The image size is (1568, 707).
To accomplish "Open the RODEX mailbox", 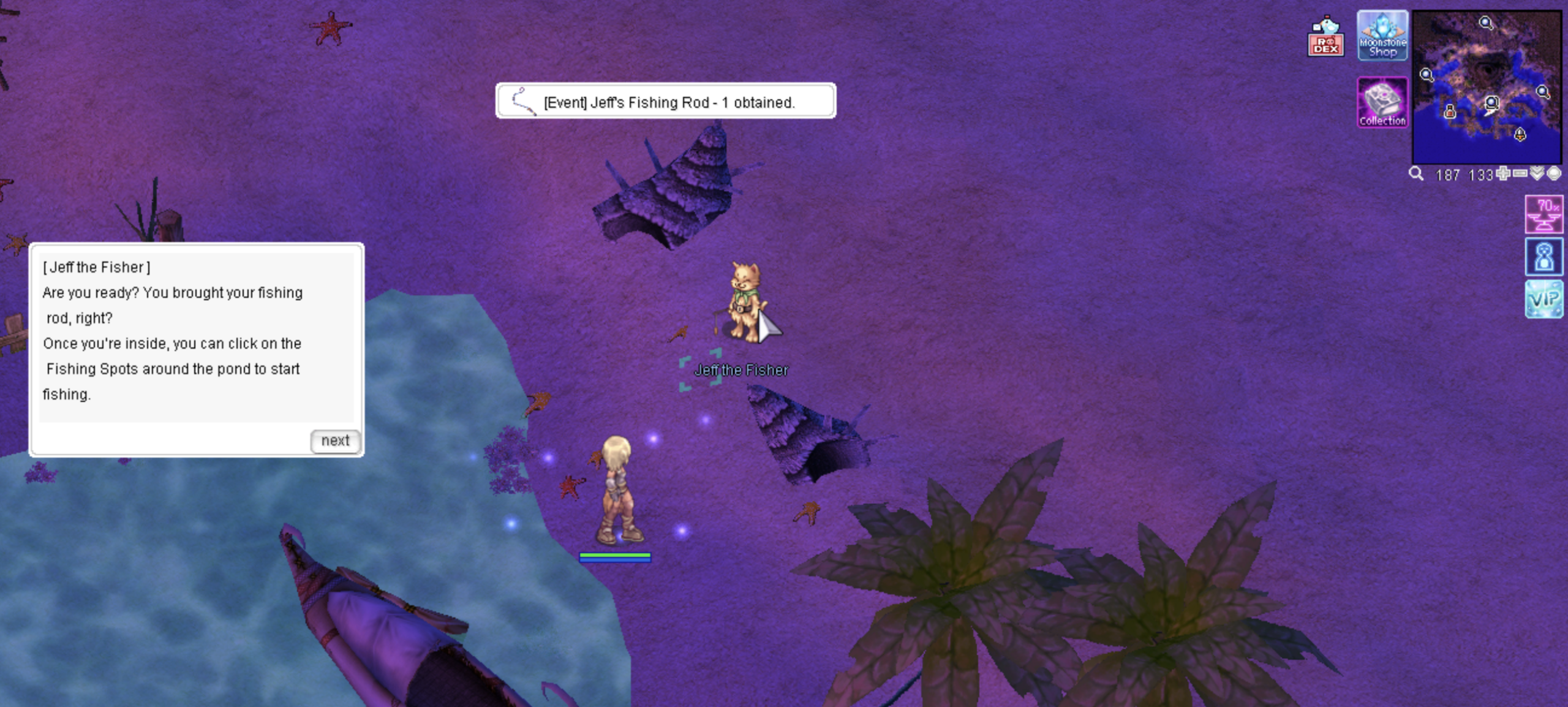I will point(1326,37).
